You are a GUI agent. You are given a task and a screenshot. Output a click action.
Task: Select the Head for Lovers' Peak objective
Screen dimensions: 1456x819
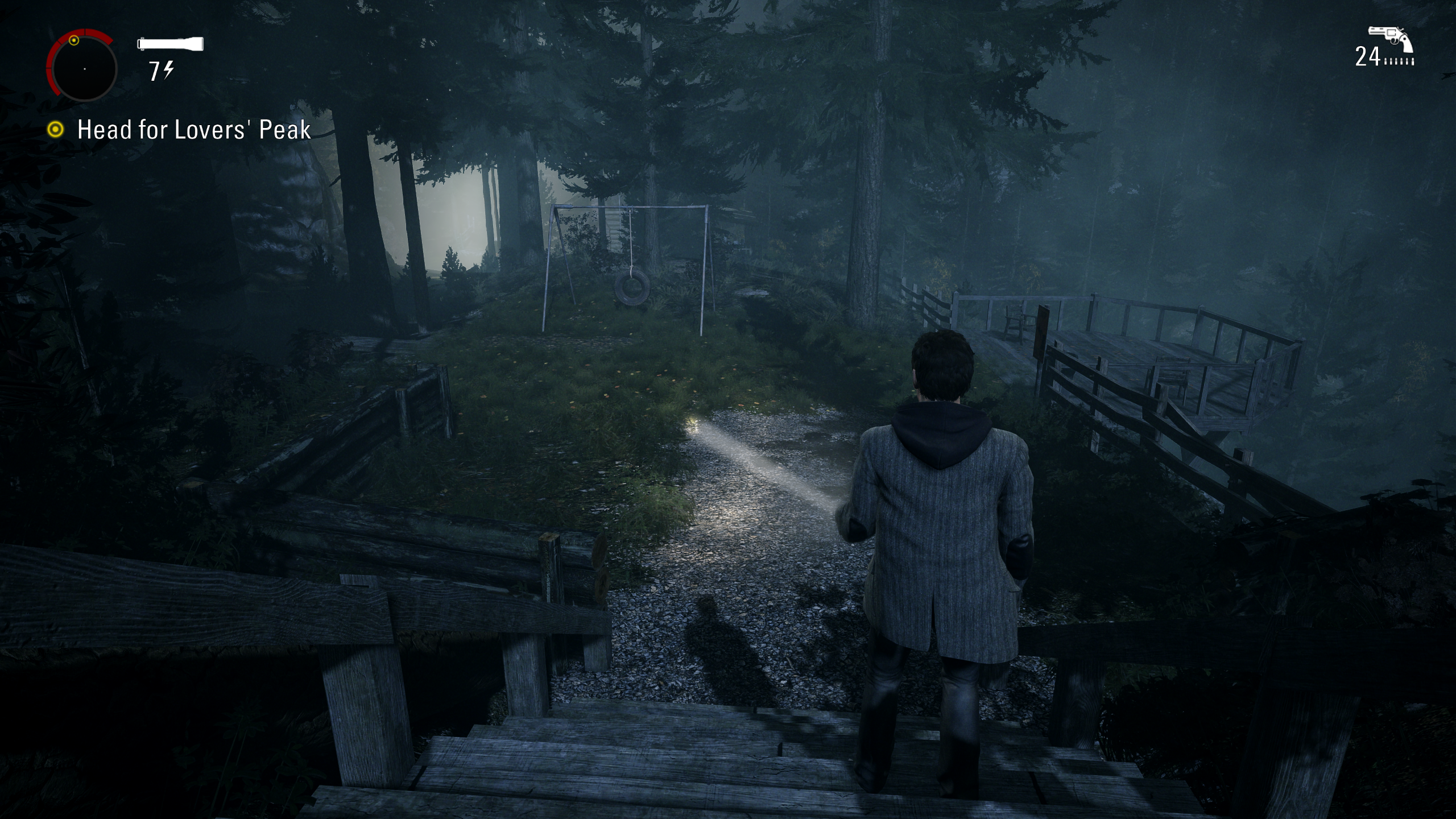coord(193,130)
